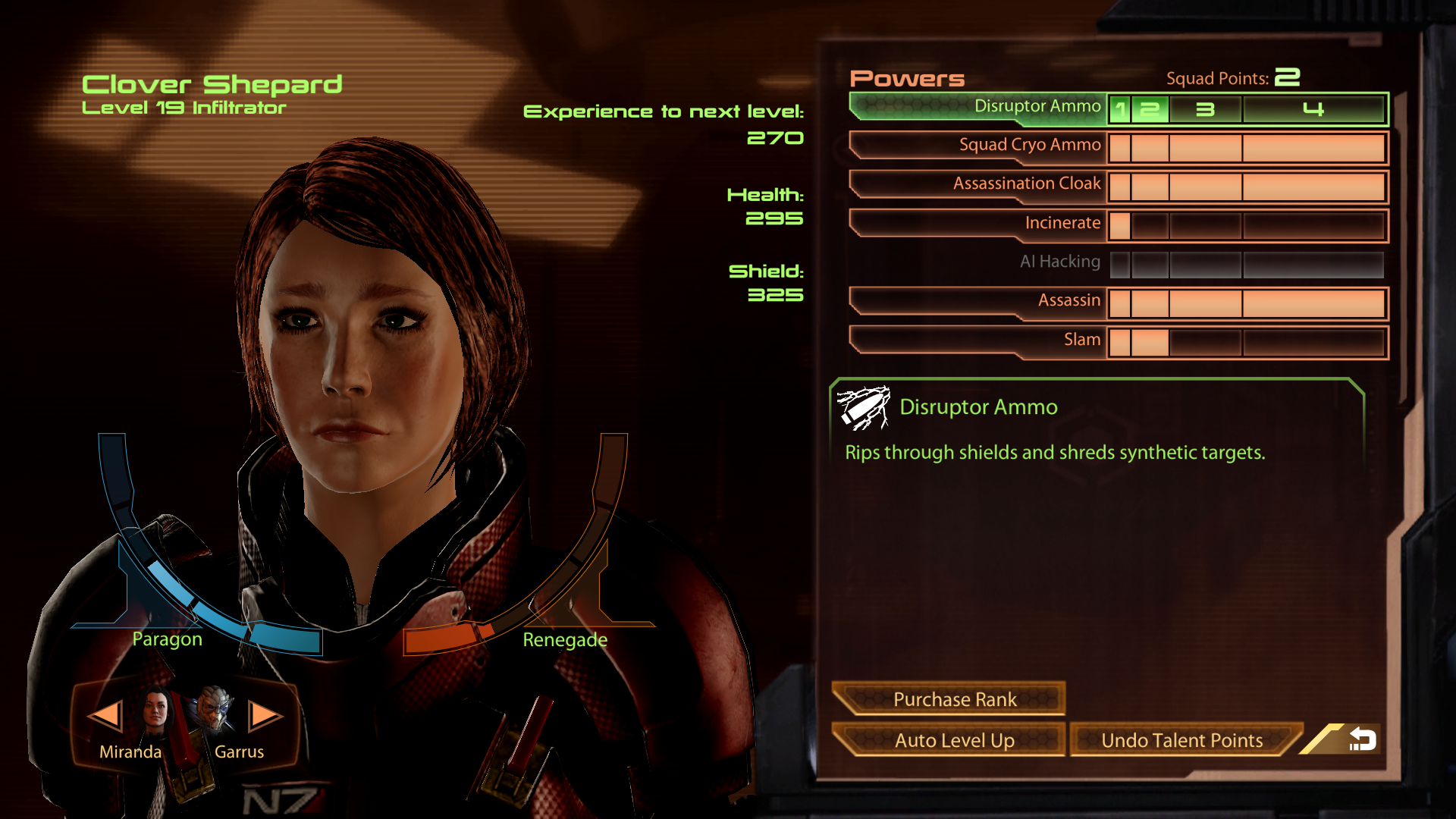Go back with the return arrow button
Screen dimensions: 1456x819
[x=1361, y=739]
